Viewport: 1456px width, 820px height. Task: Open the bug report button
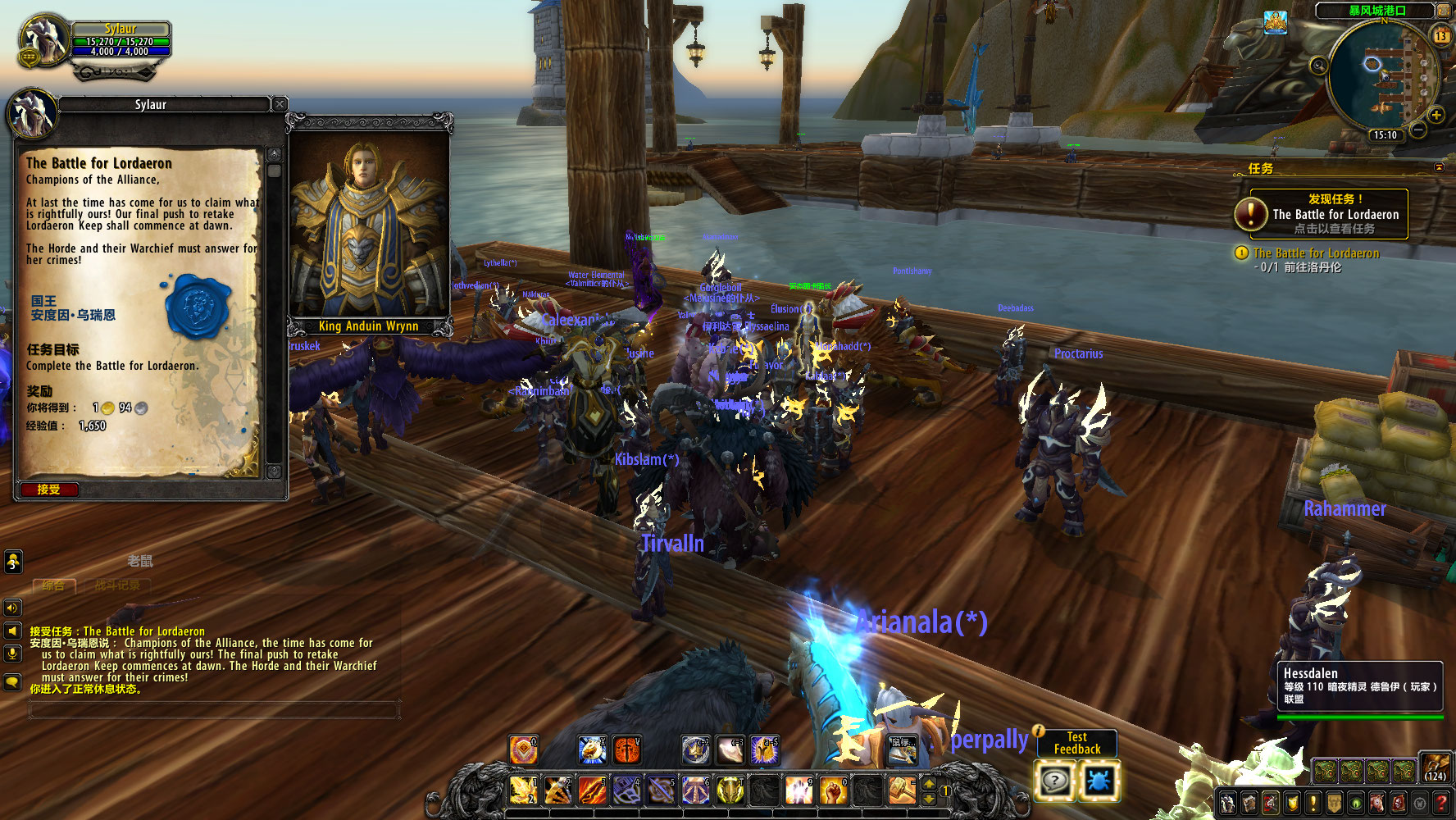click(x=1099, y=780)
